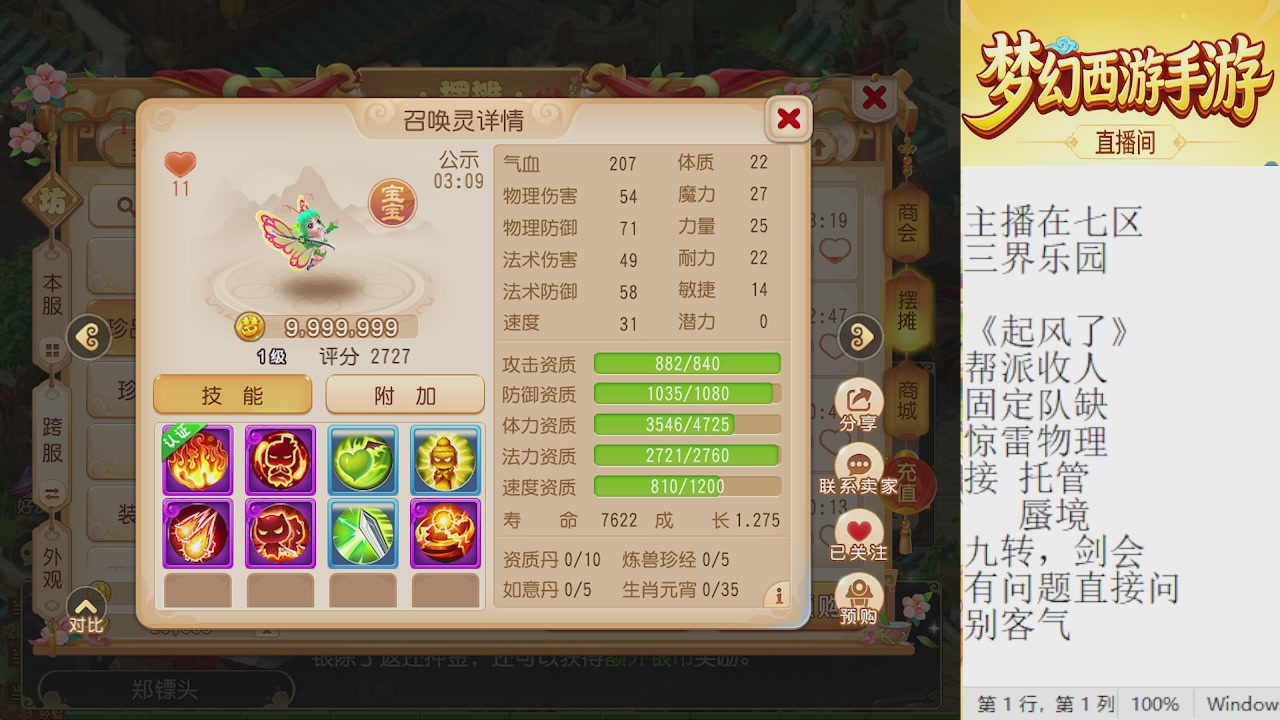Switch to the 附加 tab

coord(404,394)
